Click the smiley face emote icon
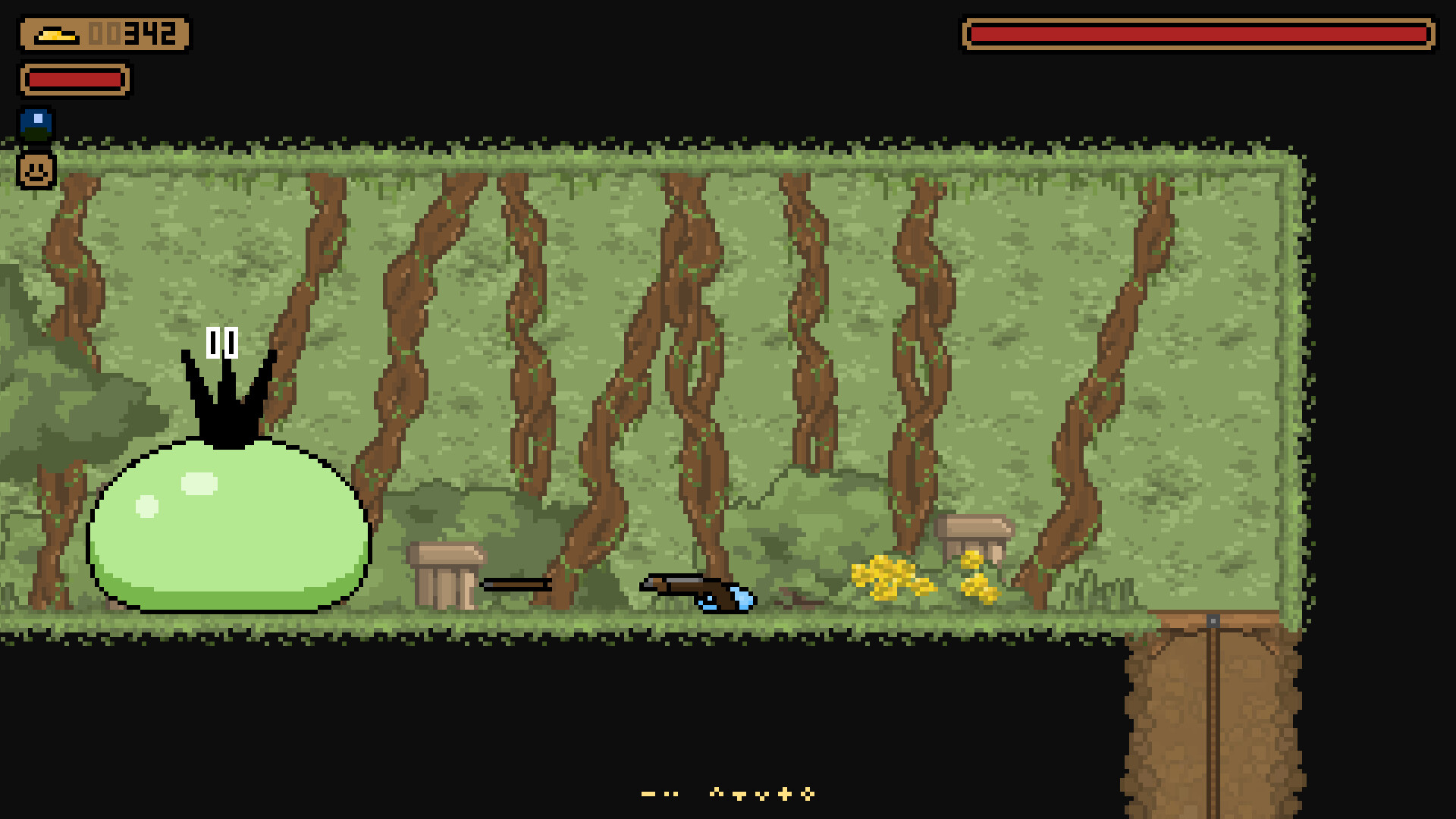This screenshot has height=819, width=1456. point(36,170)
